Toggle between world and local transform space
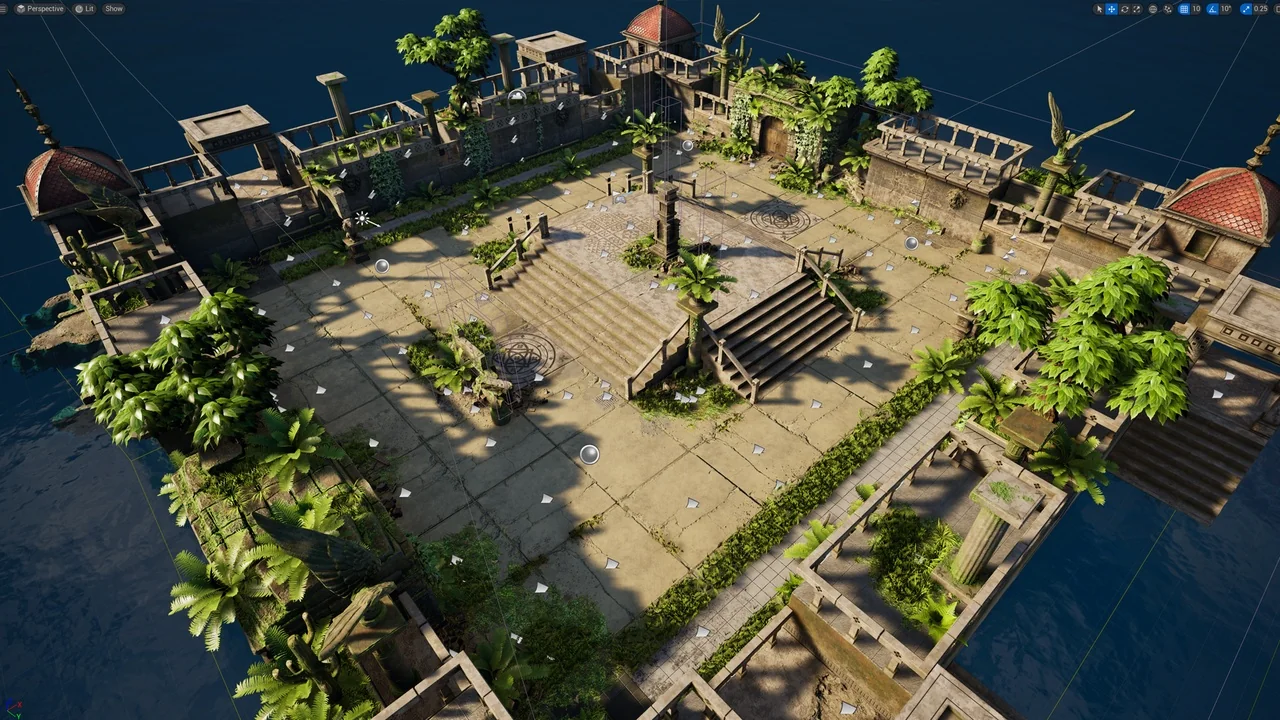 click(1152, 9)
